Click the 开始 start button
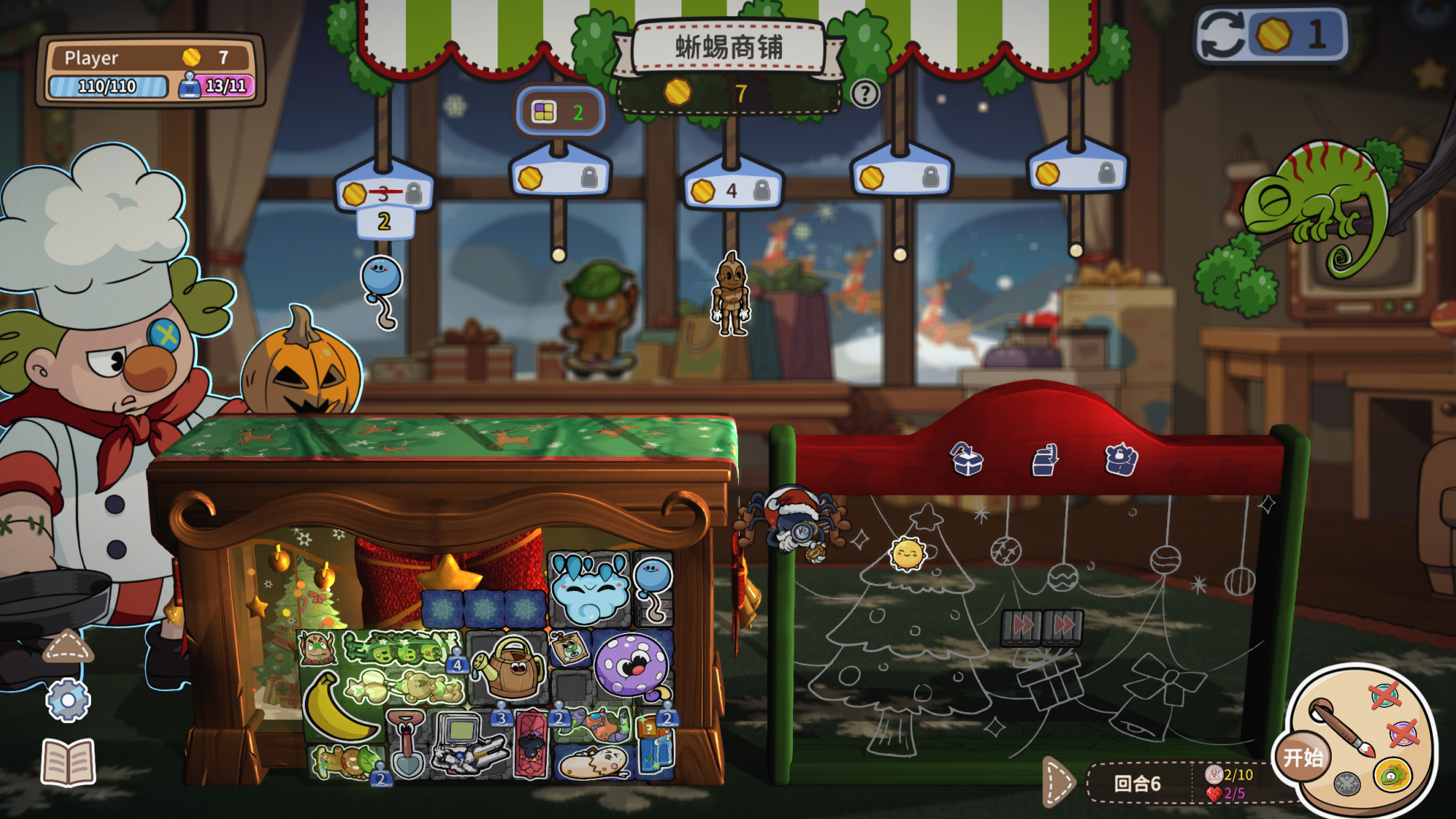The width and height of the screenshot is (1456, 819). coord(1302,757)
